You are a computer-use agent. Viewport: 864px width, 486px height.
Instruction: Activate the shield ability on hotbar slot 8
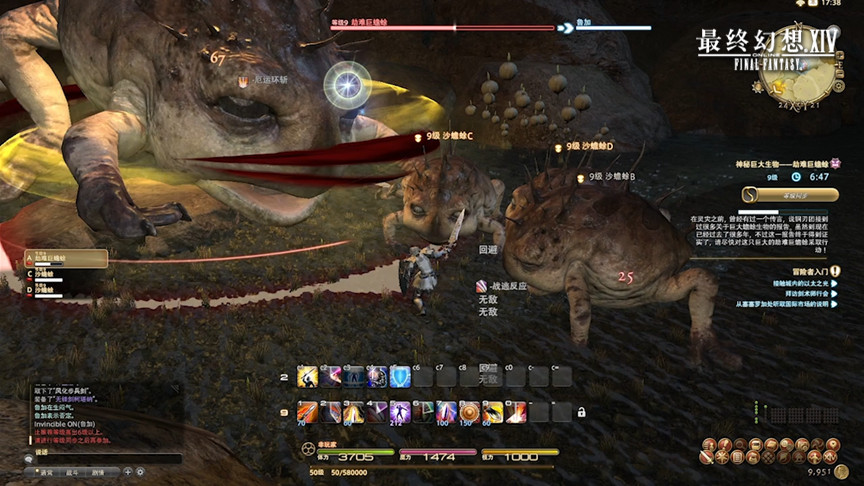[469, 412]
